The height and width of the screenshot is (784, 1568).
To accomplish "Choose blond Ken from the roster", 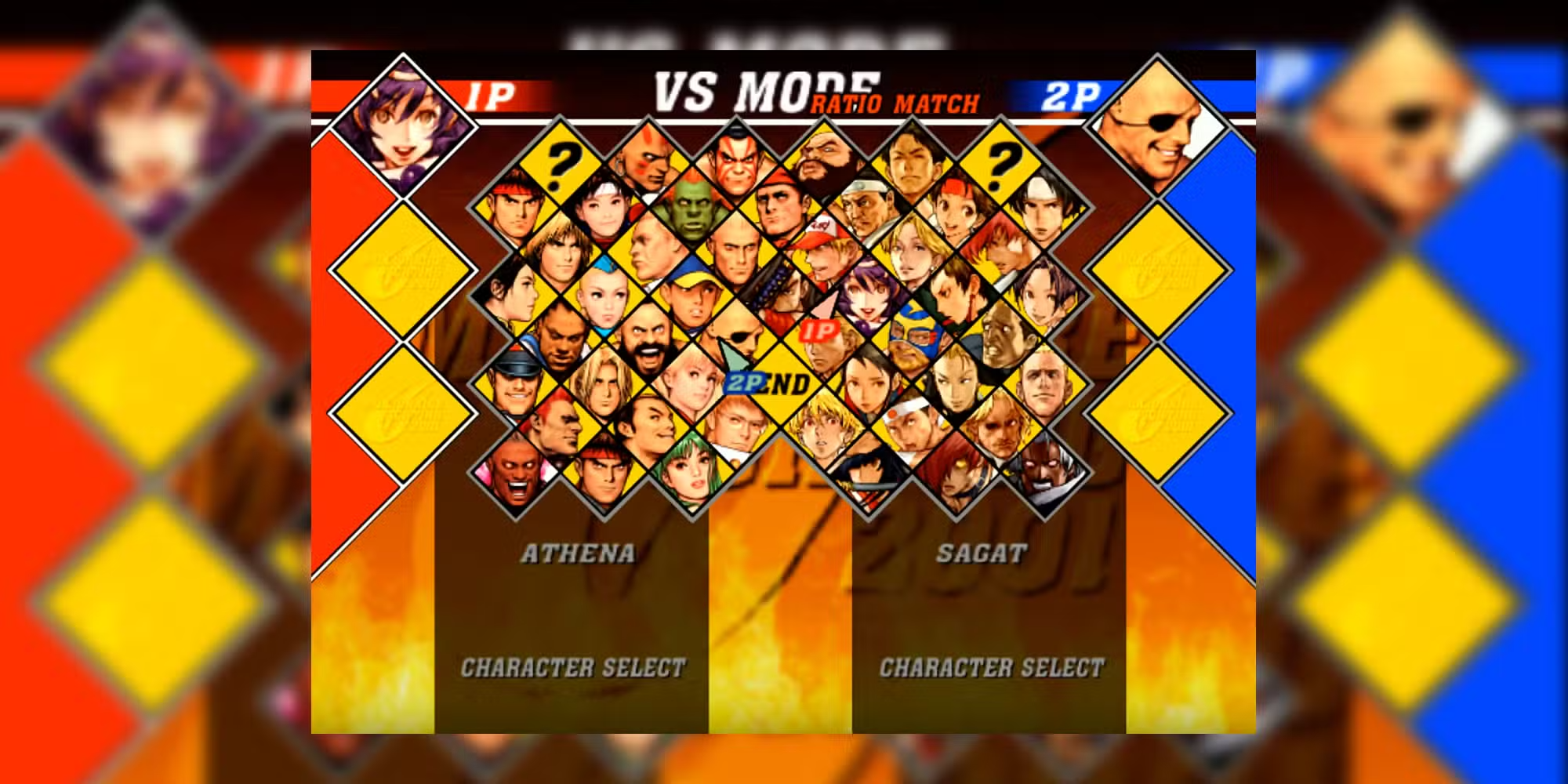I will 559,251.
